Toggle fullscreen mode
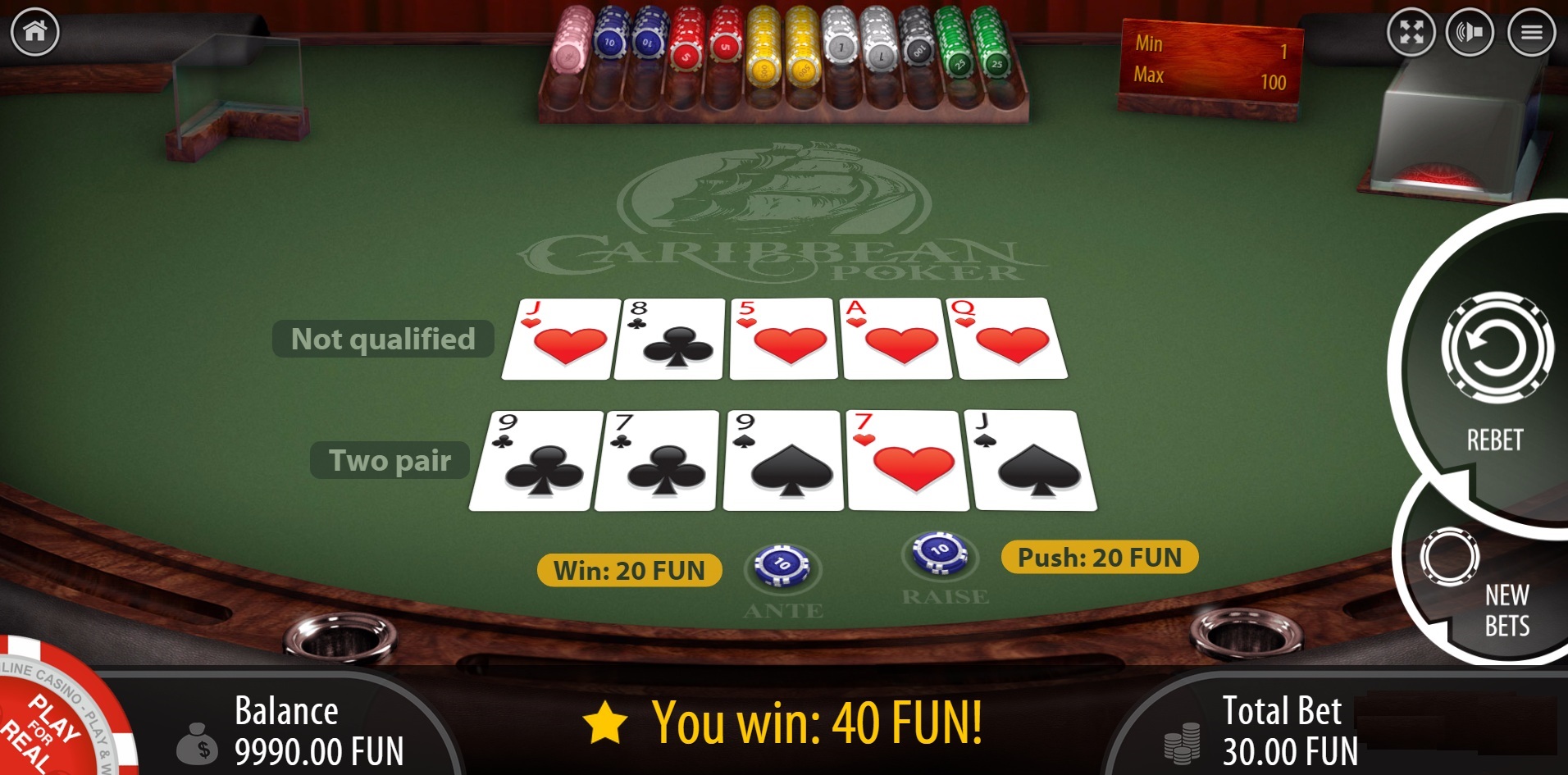The height and width of the screenshot is (775, 1568). point(1411,33)
